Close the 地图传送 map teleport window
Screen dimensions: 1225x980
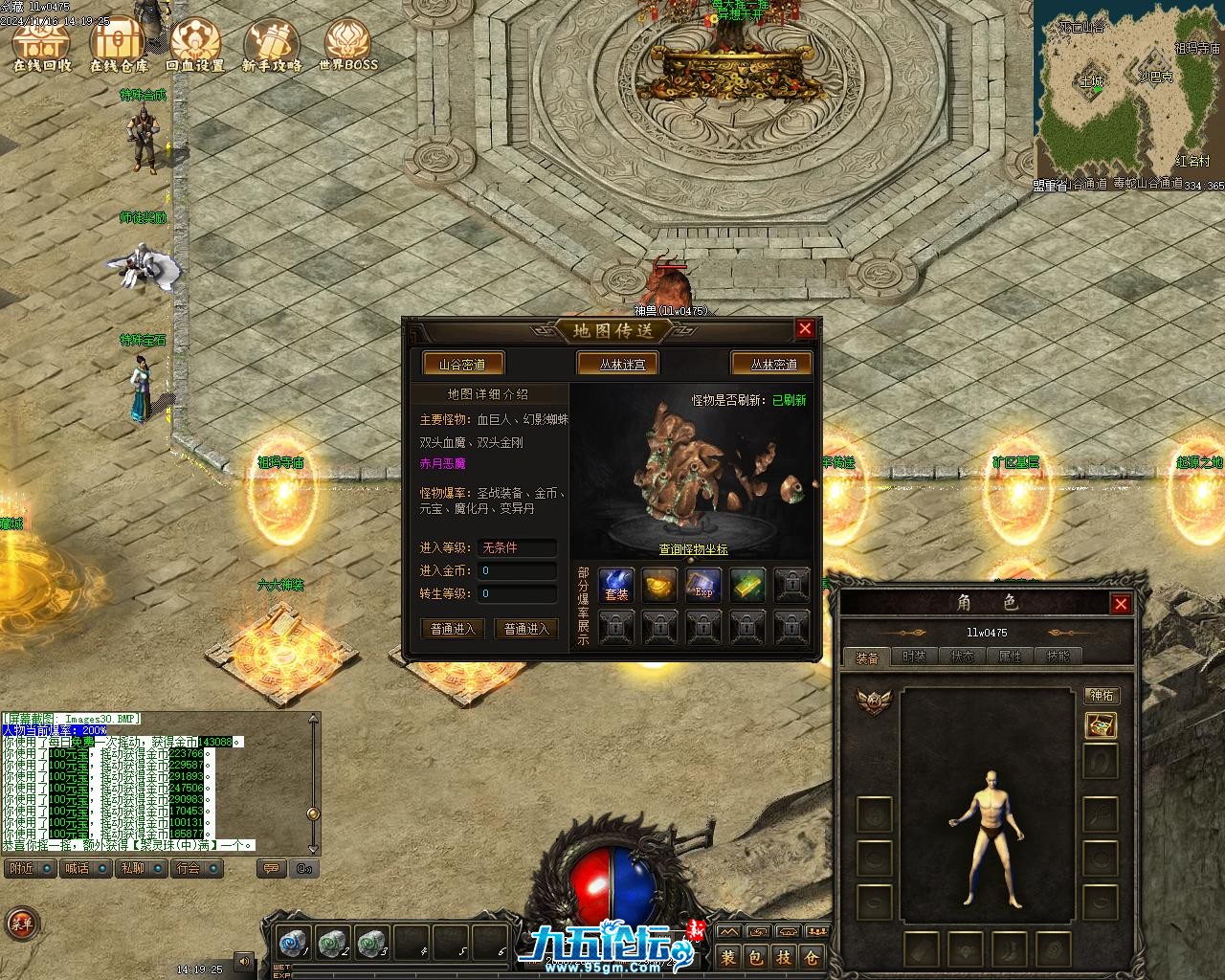(805, 329)
